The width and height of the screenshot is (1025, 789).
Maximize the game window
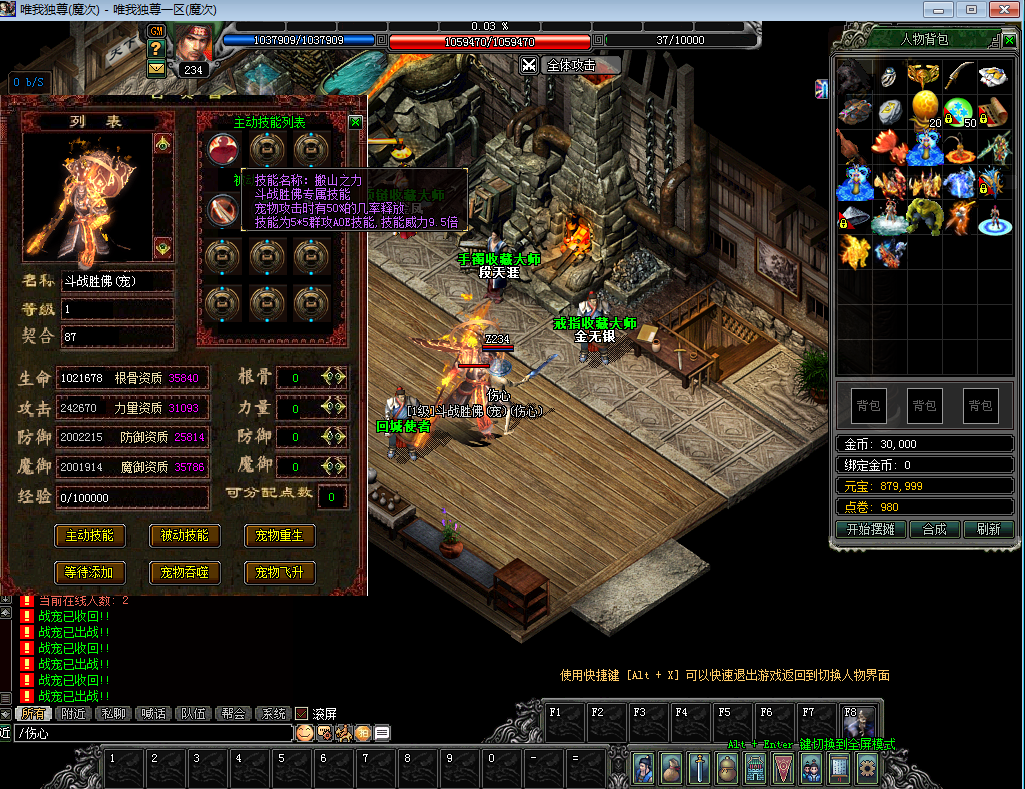pos(970,9)
